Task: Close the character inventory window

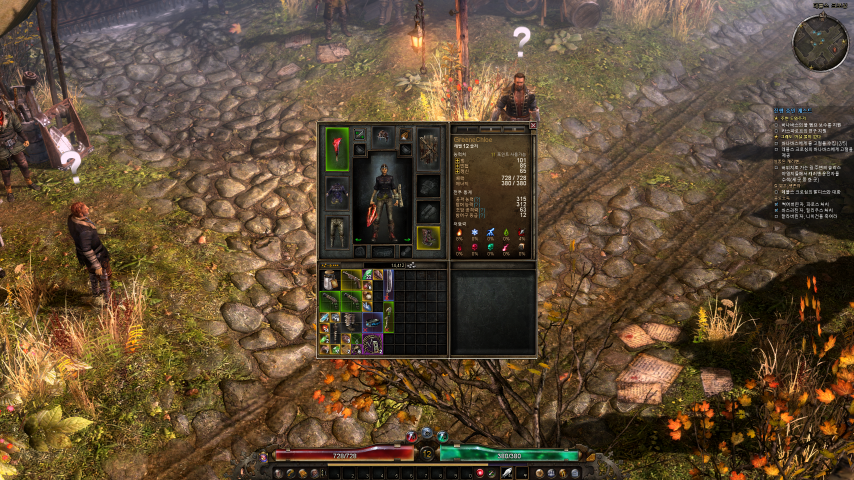Action: pyautogui.click(x=532, y=126)
